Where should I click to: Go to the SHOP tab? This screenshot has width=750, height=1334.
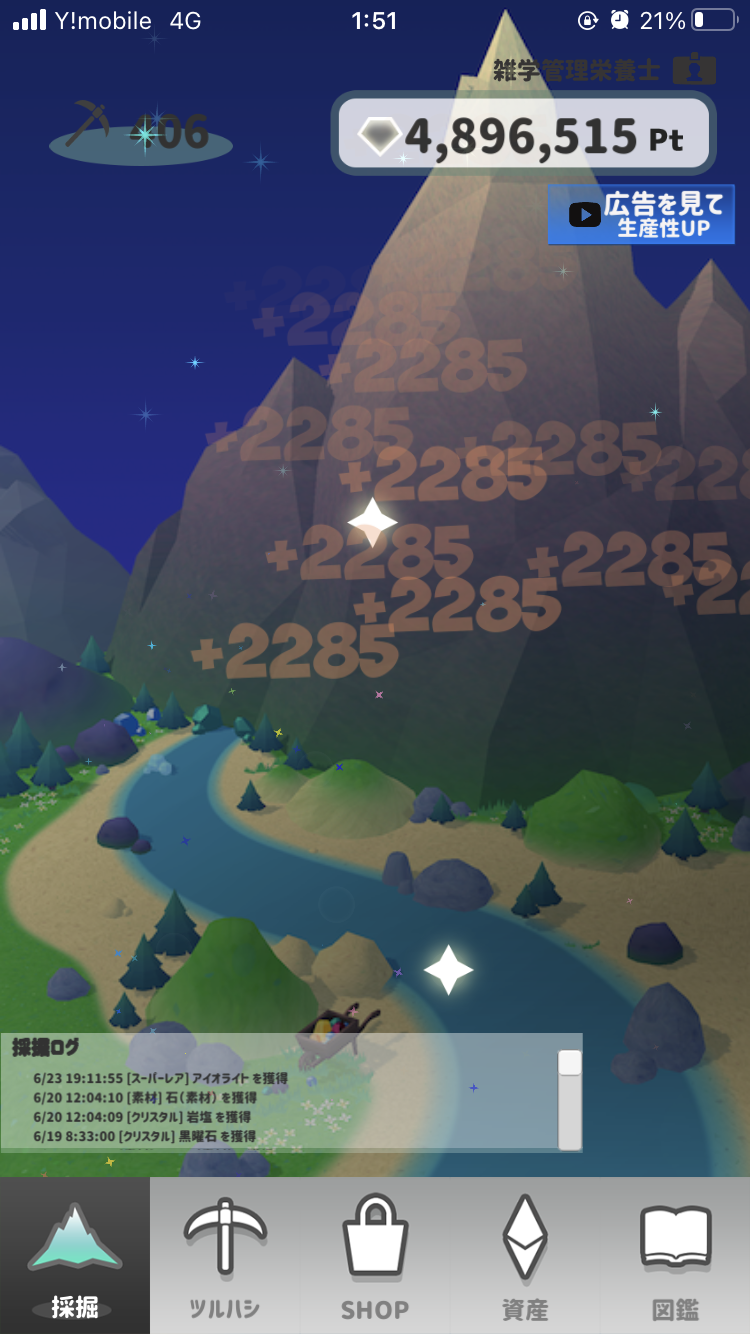point(375,1256)
